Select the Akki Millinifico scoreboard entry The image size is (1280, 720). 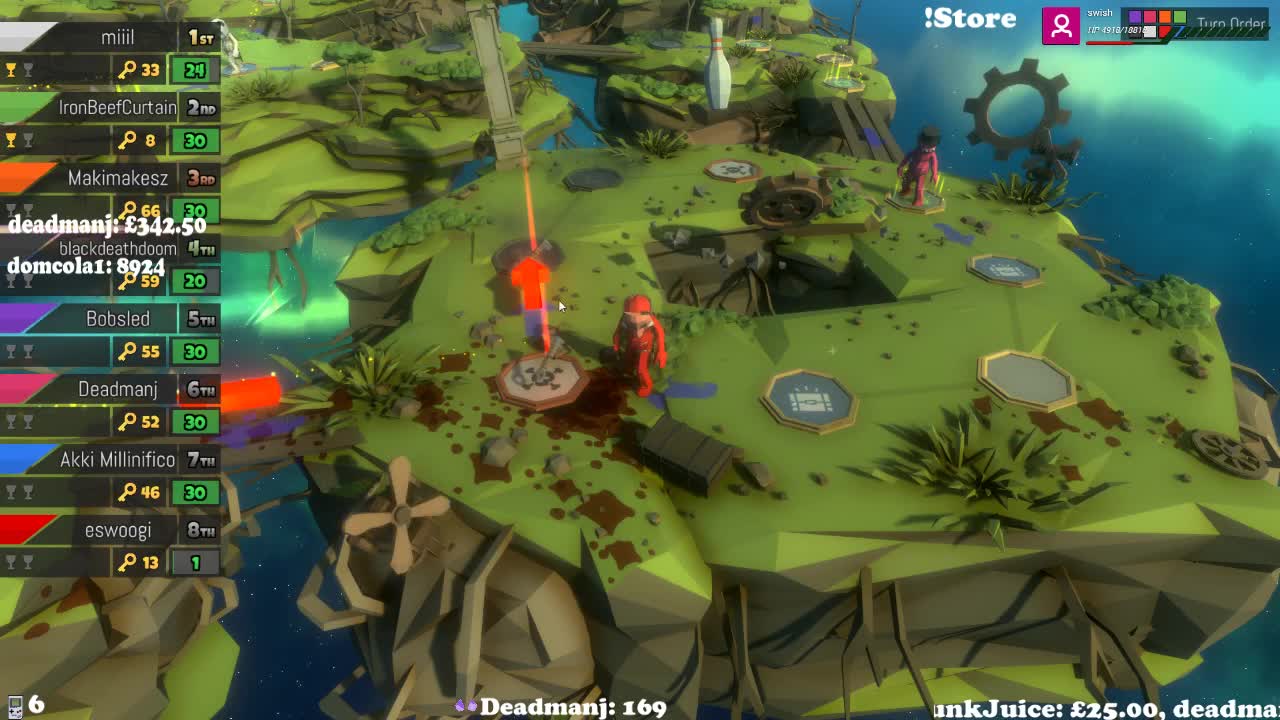point(117,460)
